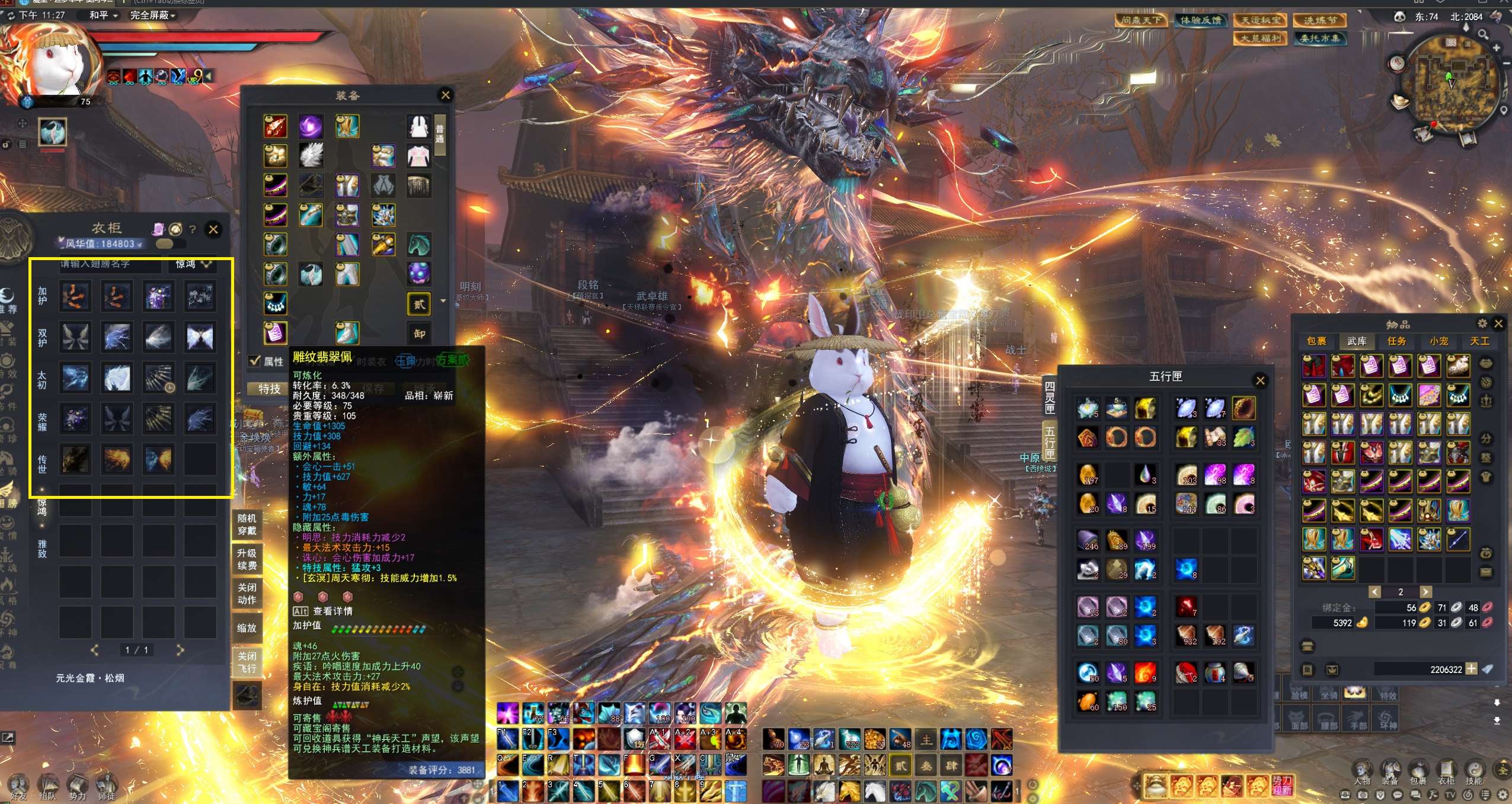Open the 任务 tab in inventory
Screen dimensions: 1512x804
(x=1397, y=341)
